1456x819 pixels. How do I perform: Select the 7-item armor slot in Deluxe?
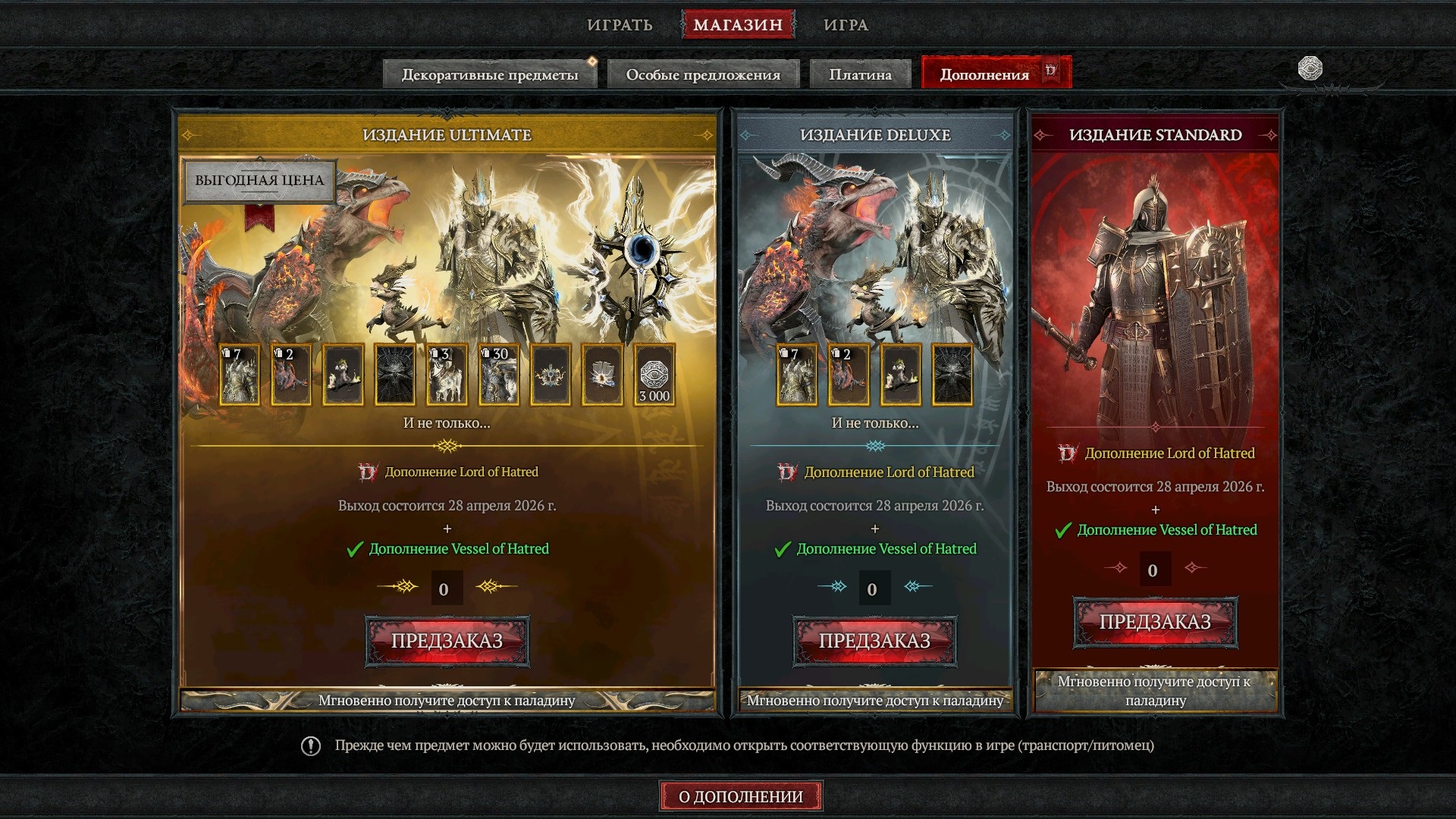coord(796,375)
